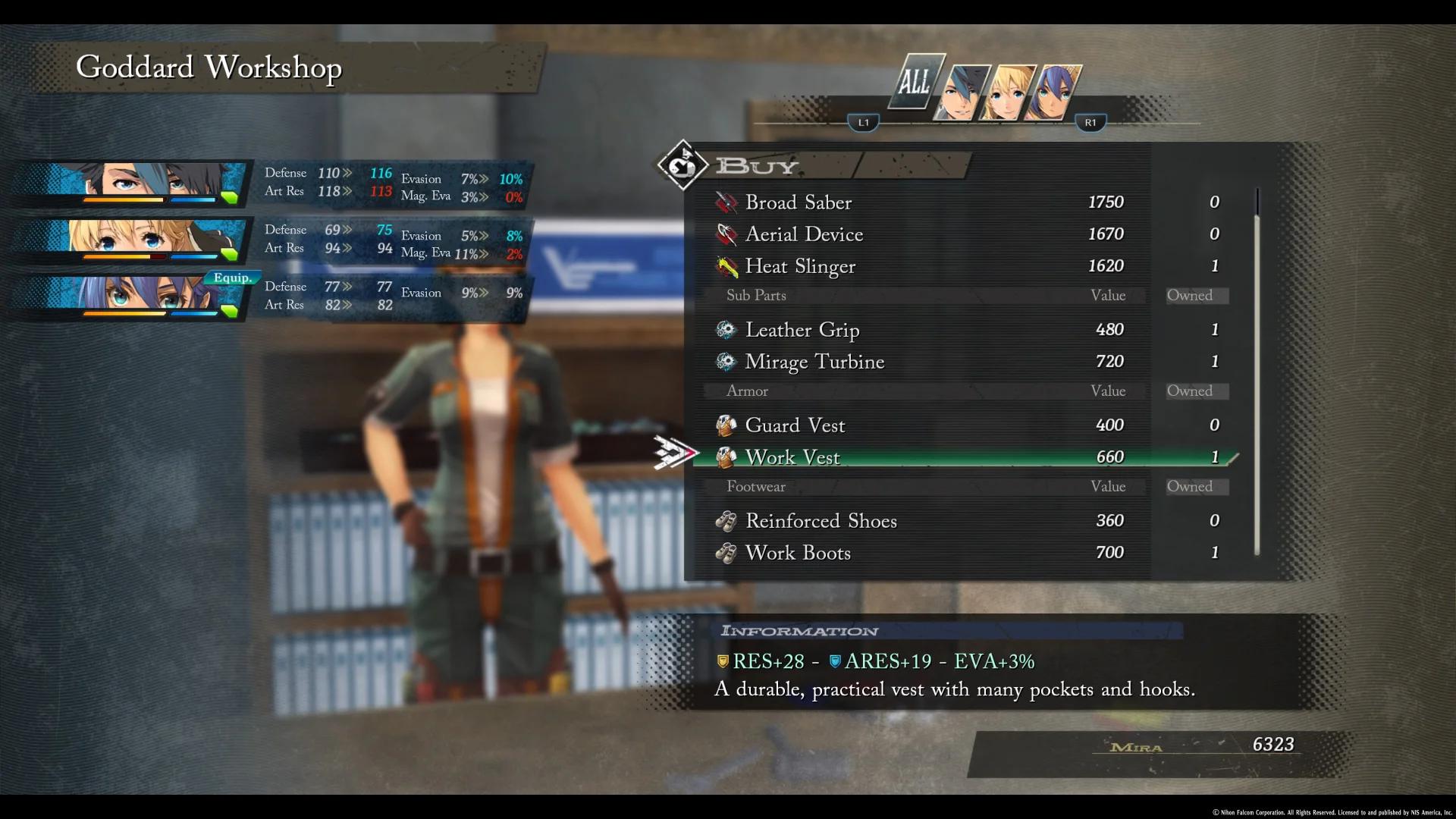The height and width of the screenshot is (819, 1456).
Task: Select Reinforced Shoes footwear
Action: (x=821, y=521)
